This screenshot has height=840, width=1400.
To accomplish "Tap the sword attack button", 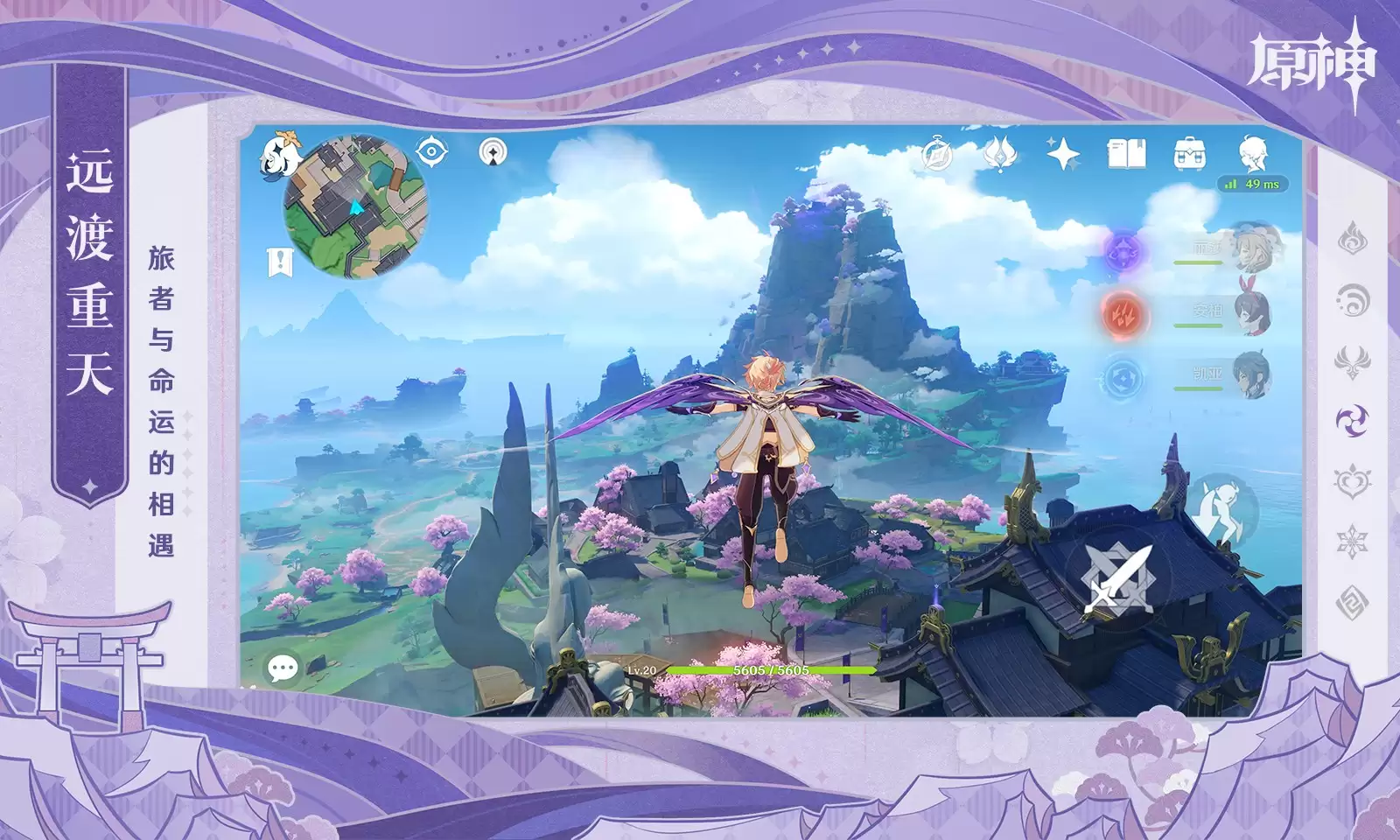I will click(x=1117, y=577).
